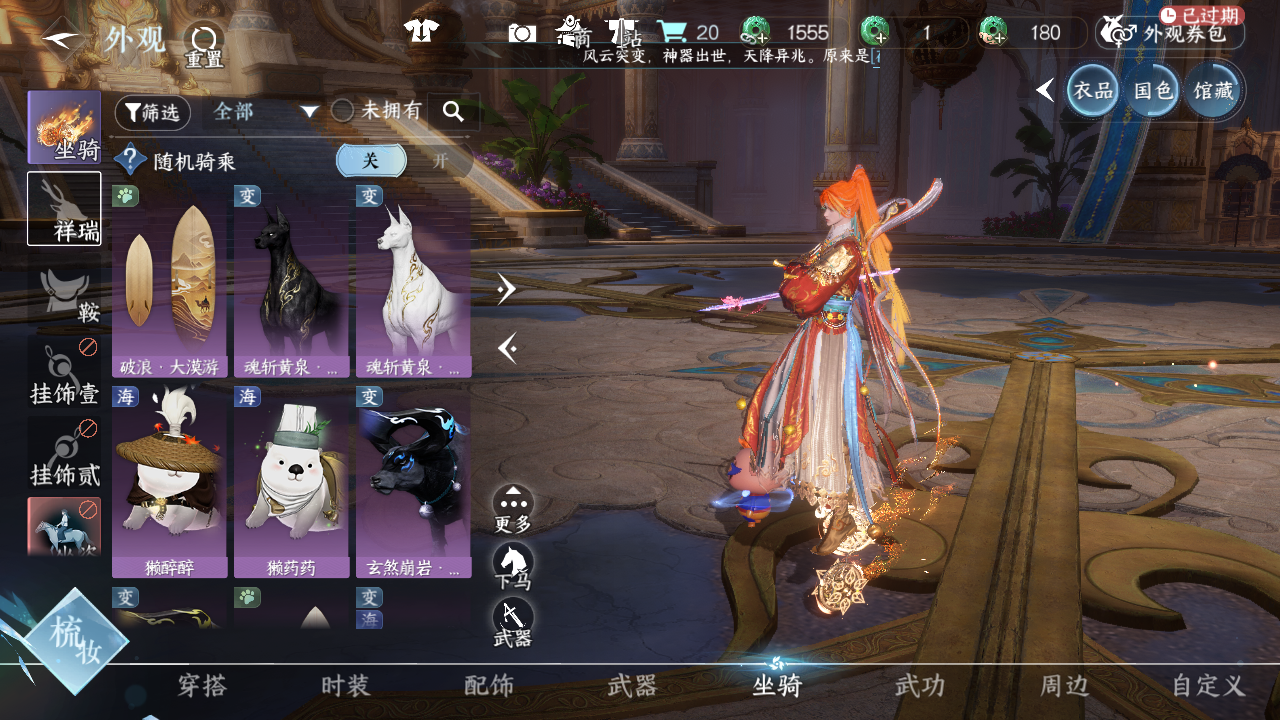Switch to the 时装 bottom tab
The image size is (1280, 720).
[346, 686]
